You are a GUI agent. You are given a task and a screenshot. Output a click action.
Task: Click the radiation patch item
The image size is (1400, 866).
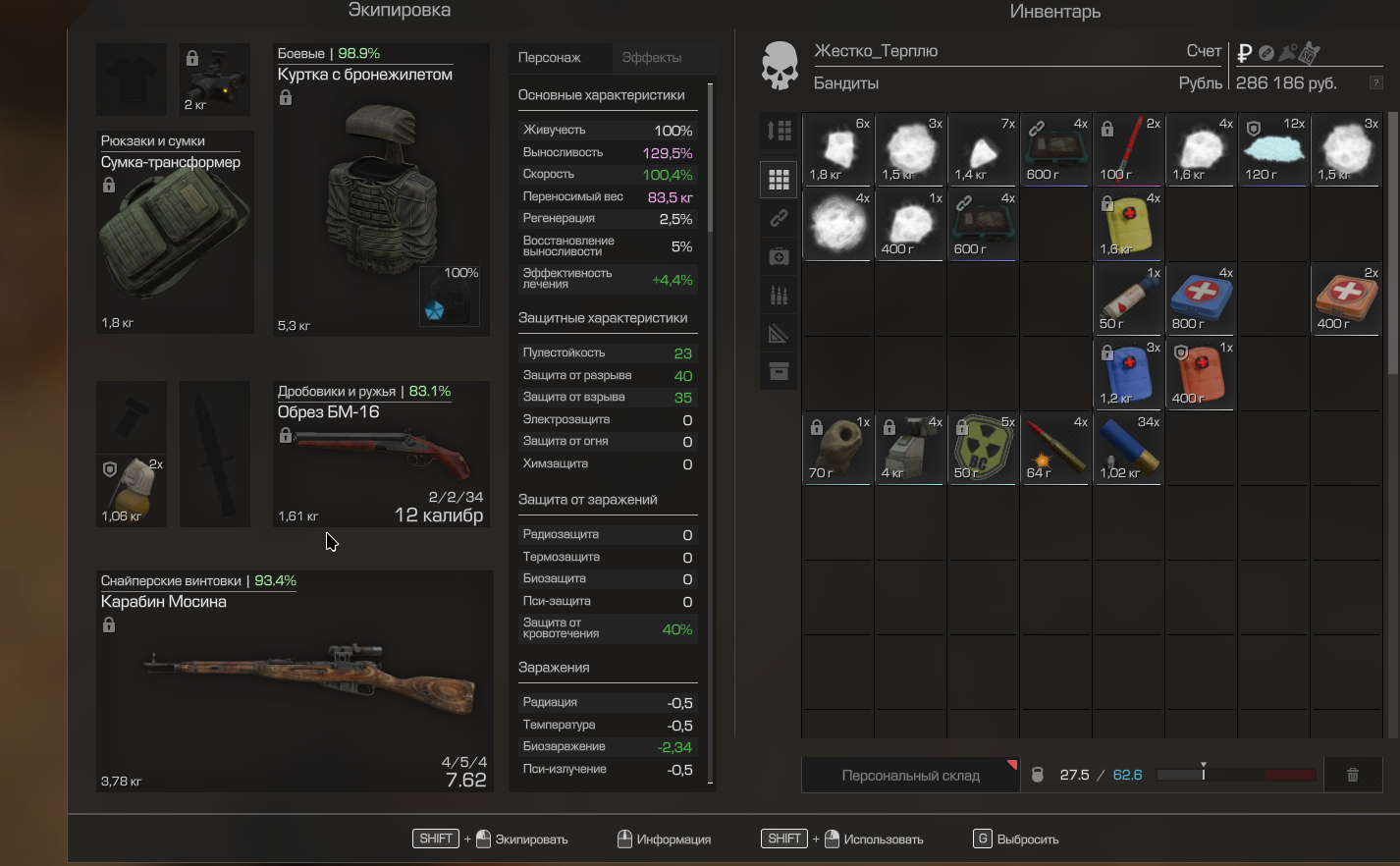[982, 449]
